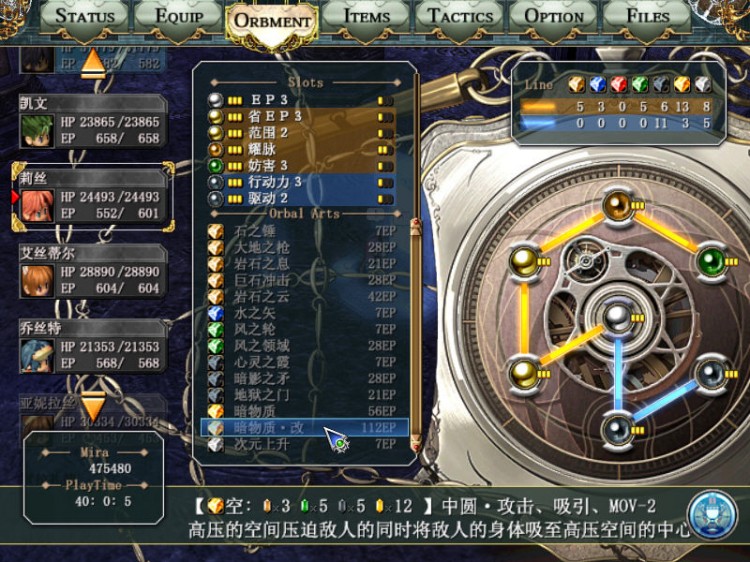Image resolution: width=750 pixels, height=562 pixels.
Task: Select the 驱动 2 quartz slot
Action: pos(300,198)
